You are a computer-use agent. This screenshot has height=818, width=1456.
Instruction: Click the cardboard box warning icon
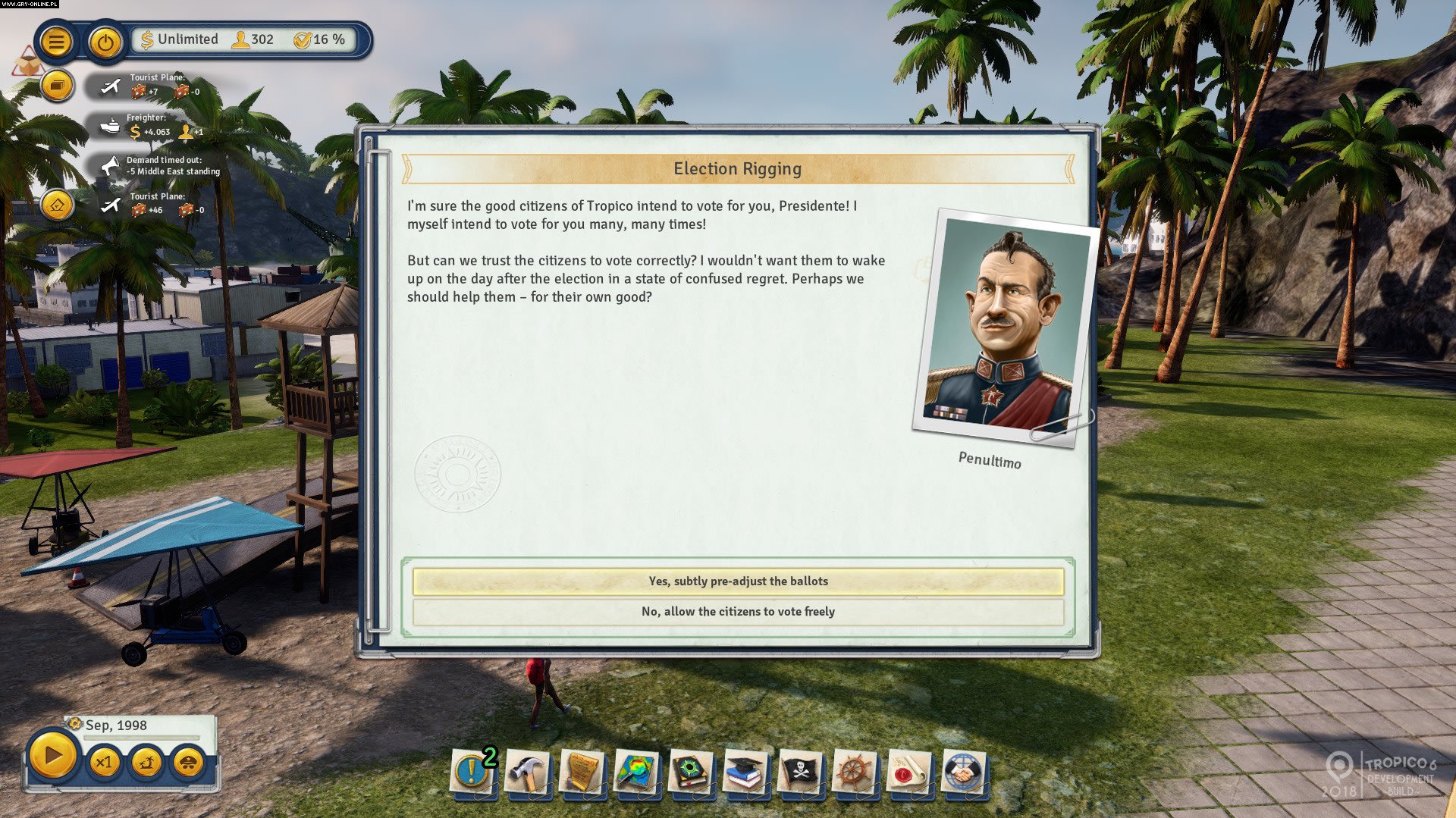[x=26, y=62]
